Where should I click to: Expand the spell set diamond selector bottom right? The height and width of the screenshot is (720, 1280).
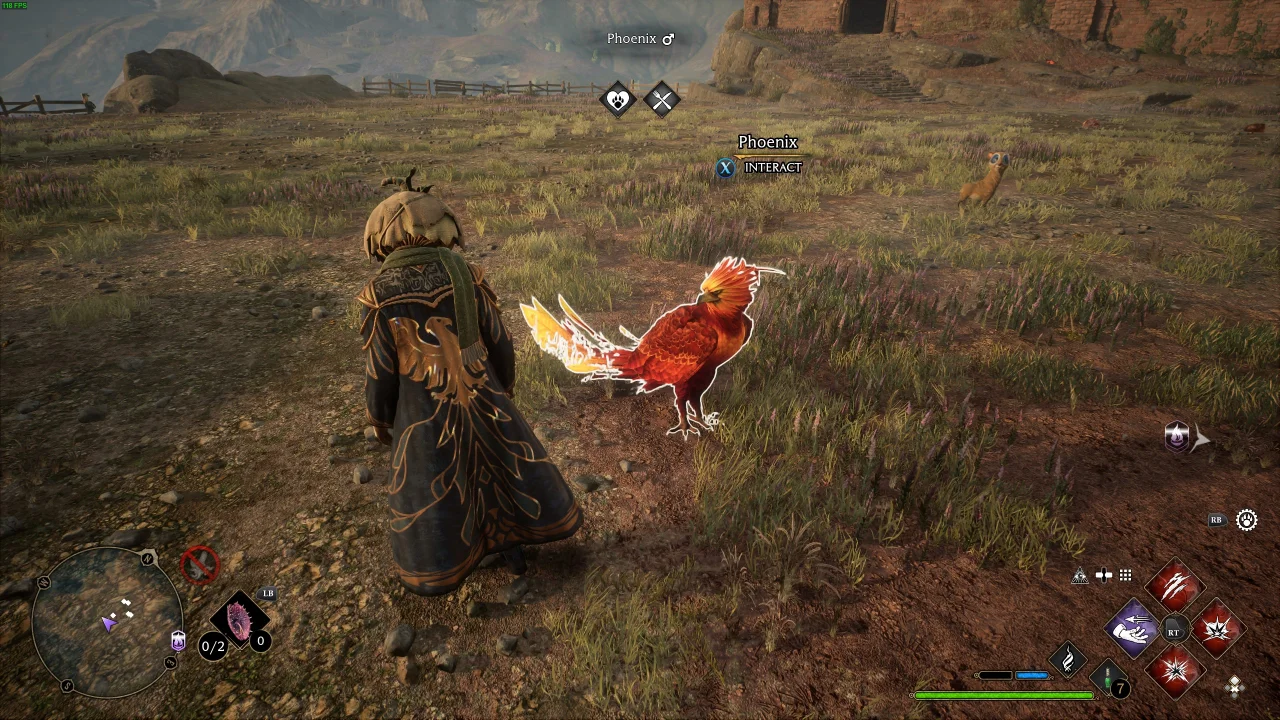(x=1235, y=686)
